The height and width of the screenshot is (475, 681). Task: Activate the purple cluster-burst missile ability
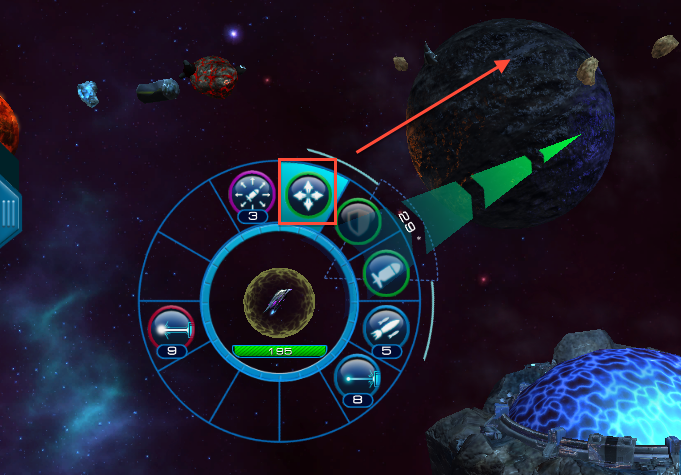coord(251,191)
